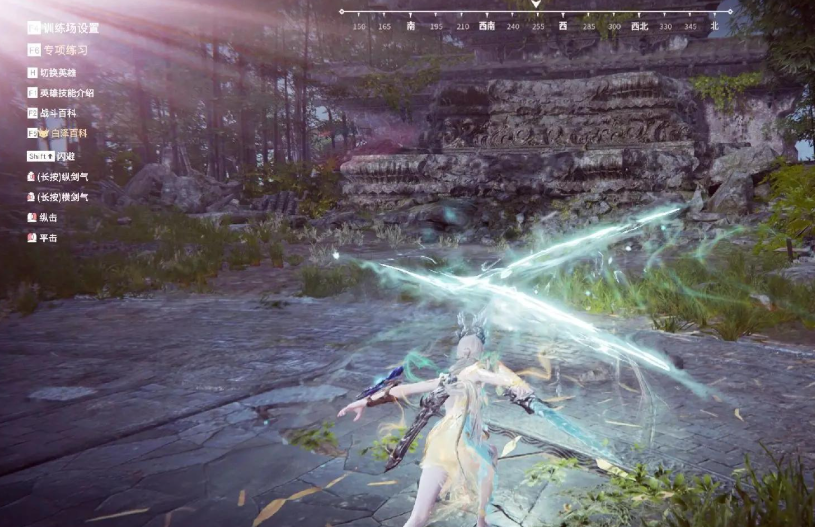Select the 专项练习 special practice entry
The width and height of the screenshot is (815, 527).
[x=65, y=50]
